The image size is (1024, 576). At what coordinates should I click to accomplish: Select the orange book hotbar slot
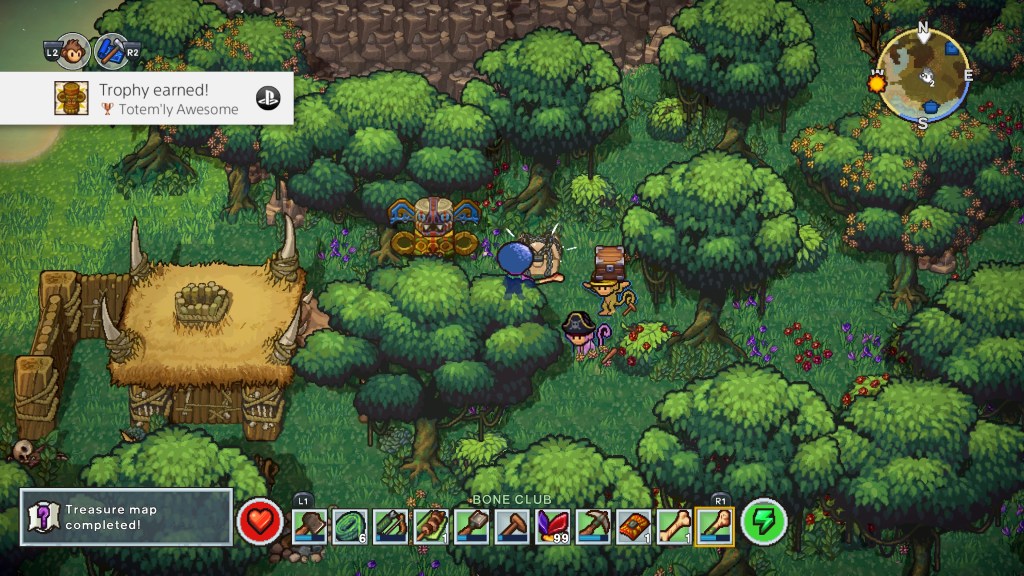click(634, 524)
